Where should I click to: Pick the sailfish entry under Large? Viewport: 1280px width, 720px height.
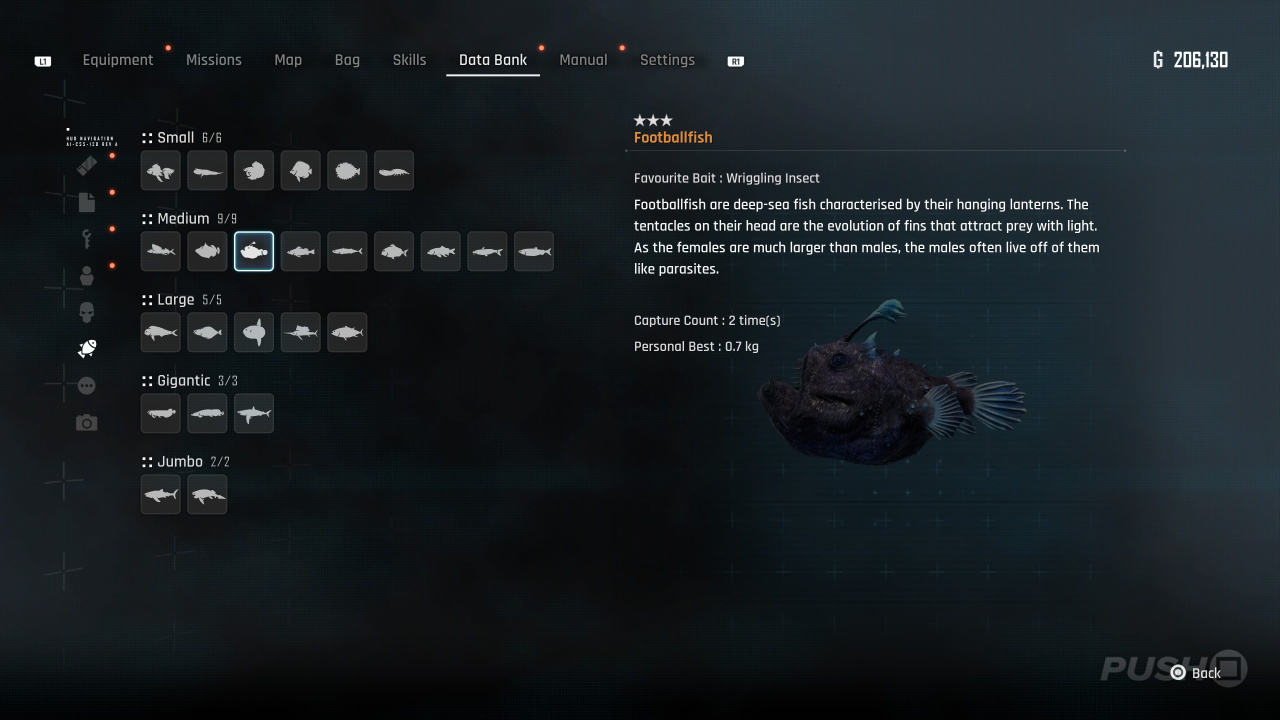coord(301,333)
